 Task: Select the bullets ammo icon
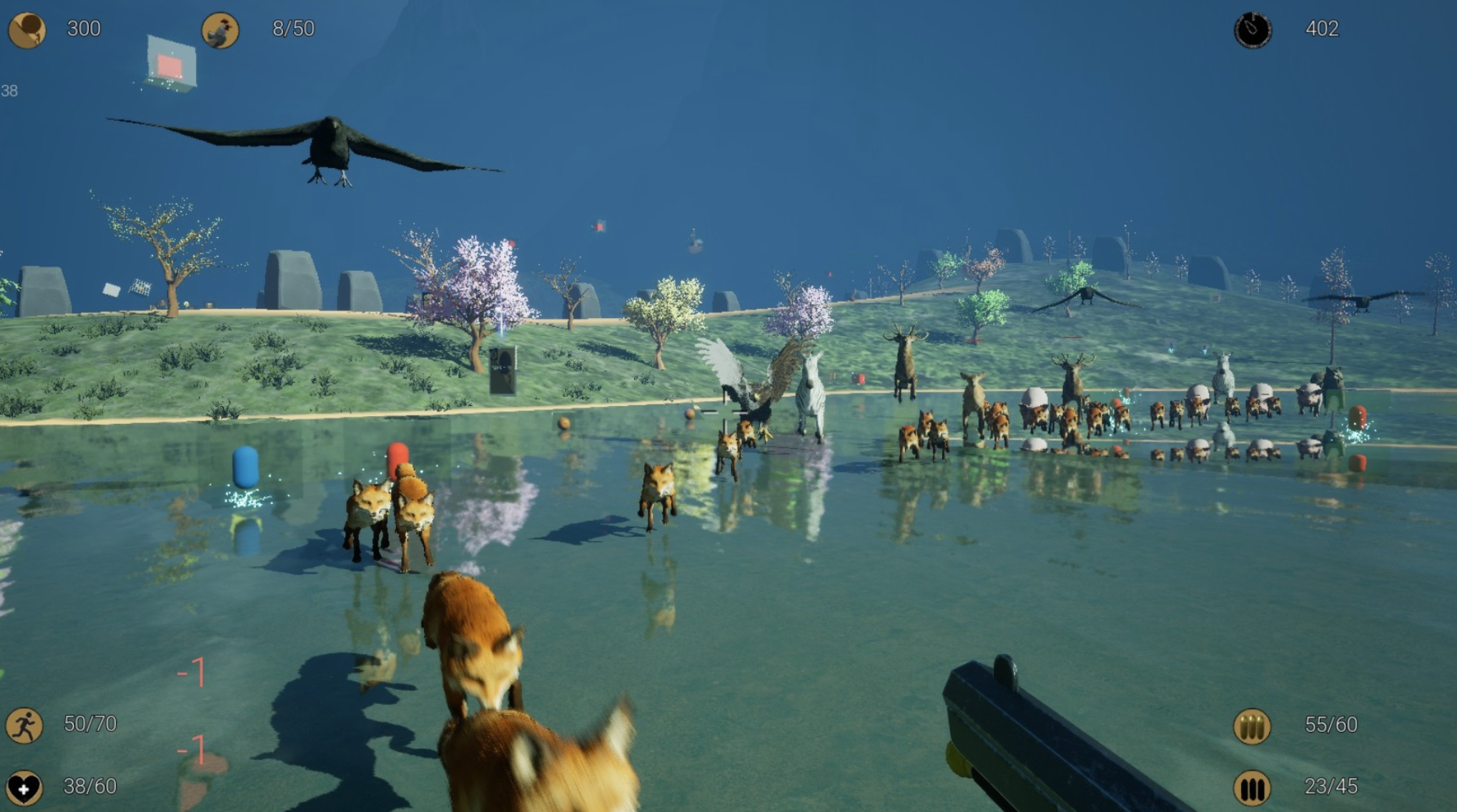click(x=1252, y=726)
